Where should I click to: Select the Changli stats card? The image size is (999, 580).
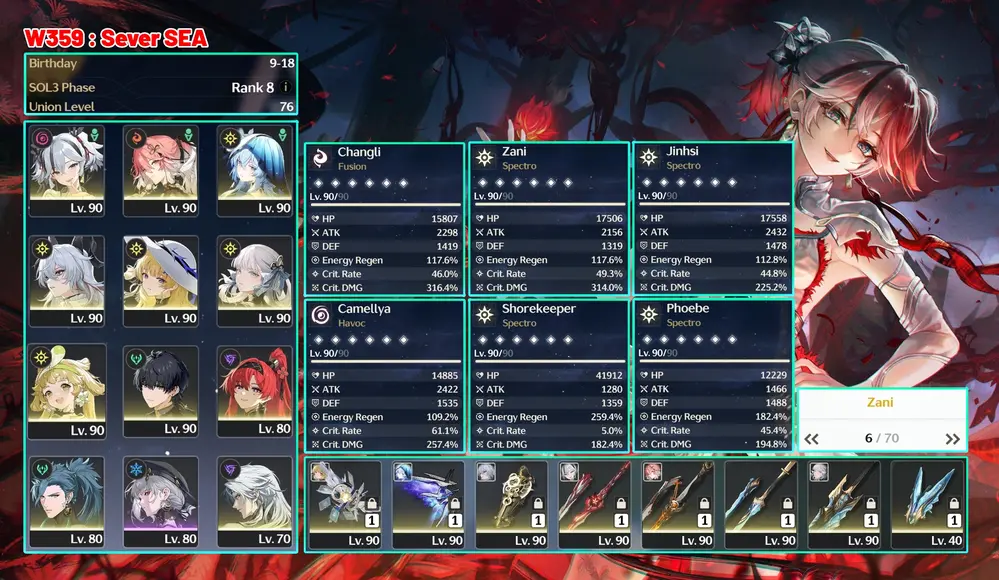[384, 219]
